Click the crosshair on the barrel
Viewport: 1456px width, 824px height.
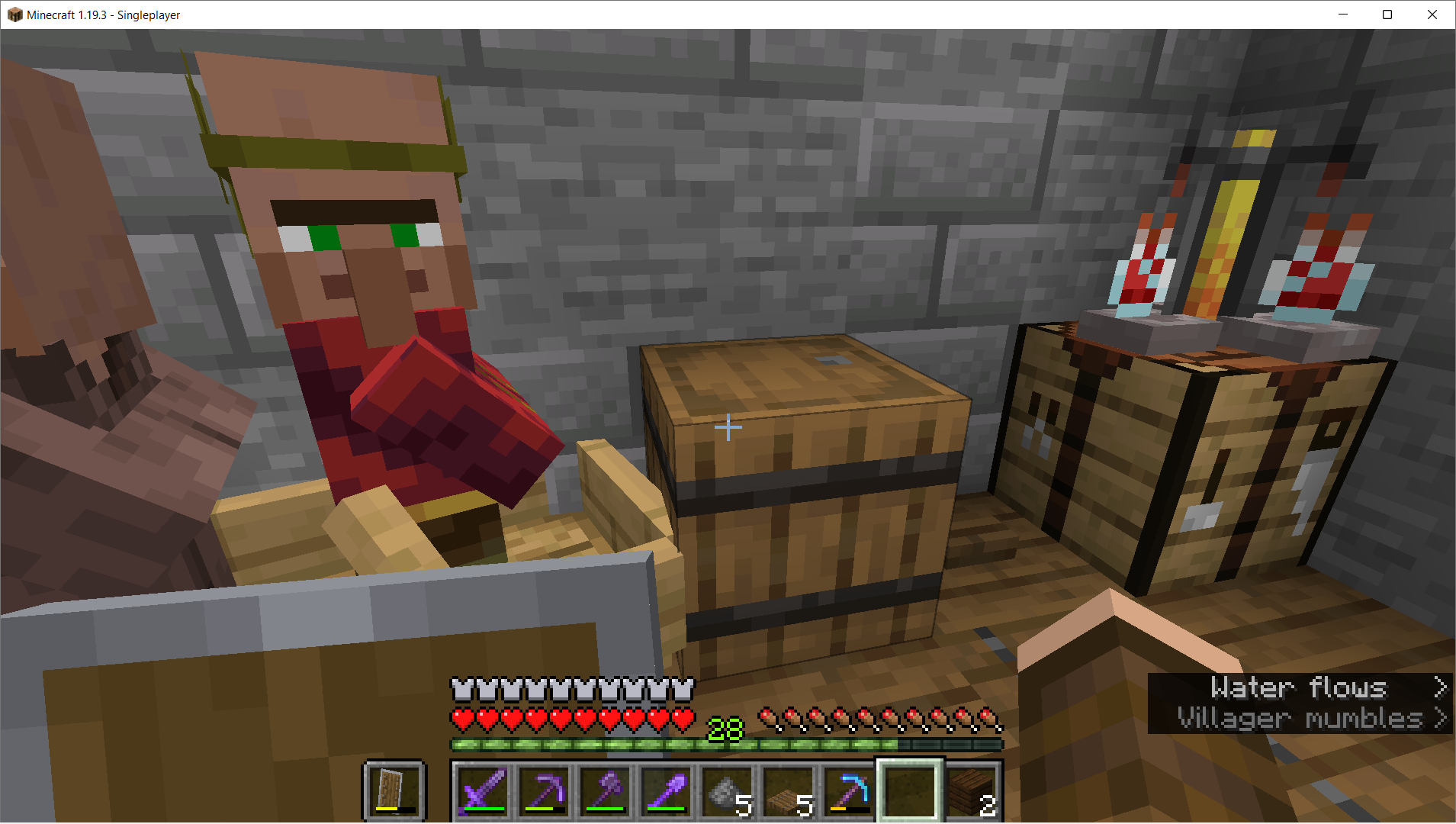728,428
